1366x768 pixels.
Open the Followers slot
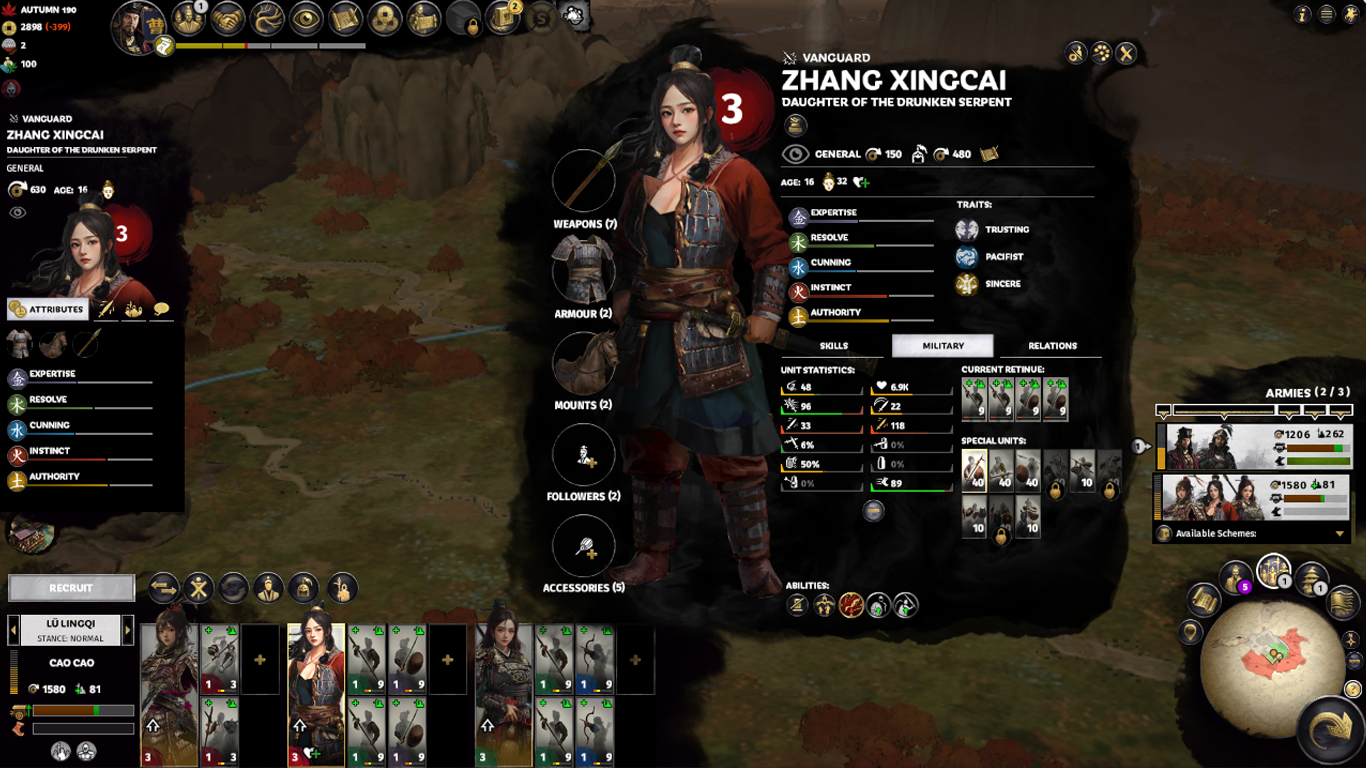point(584,455)
